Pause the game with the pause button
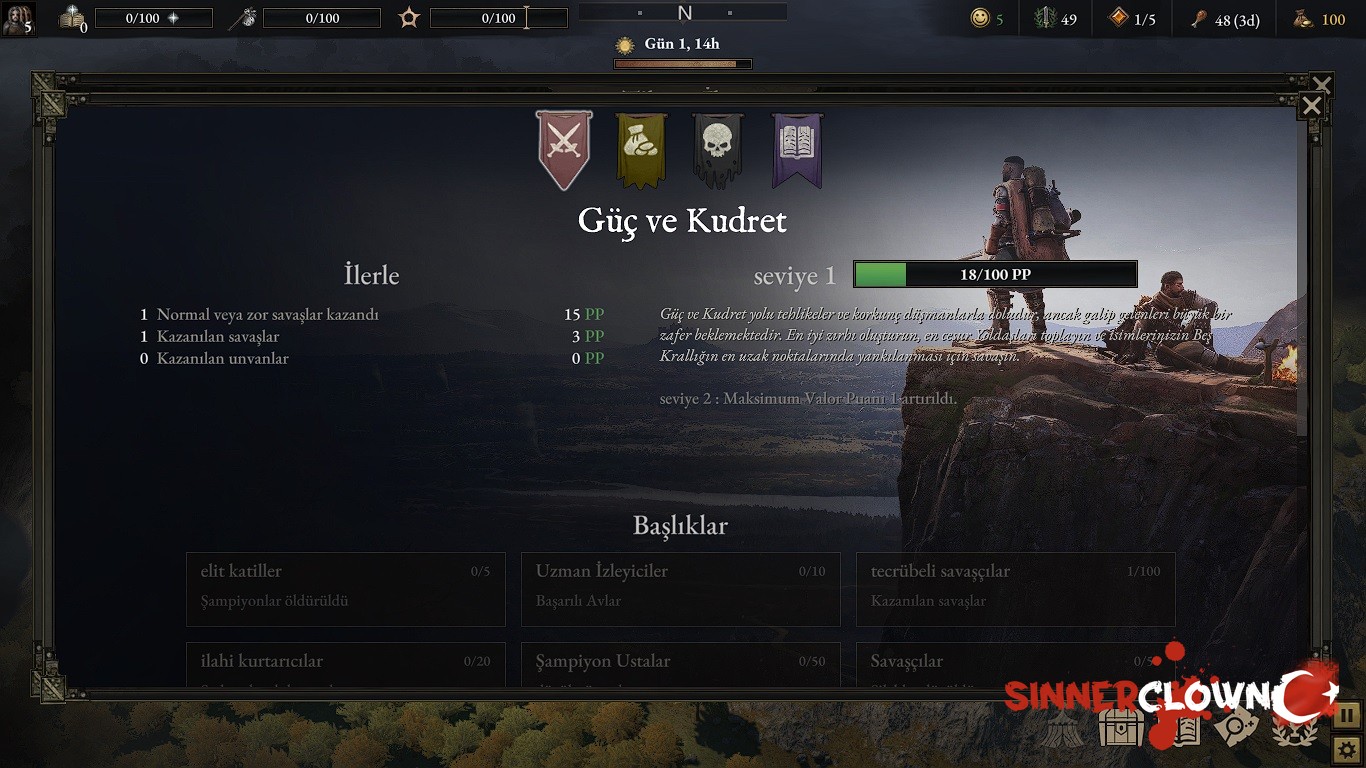Image resolution: width=1366 pixels, height=768 pixels. [1347, 715]
